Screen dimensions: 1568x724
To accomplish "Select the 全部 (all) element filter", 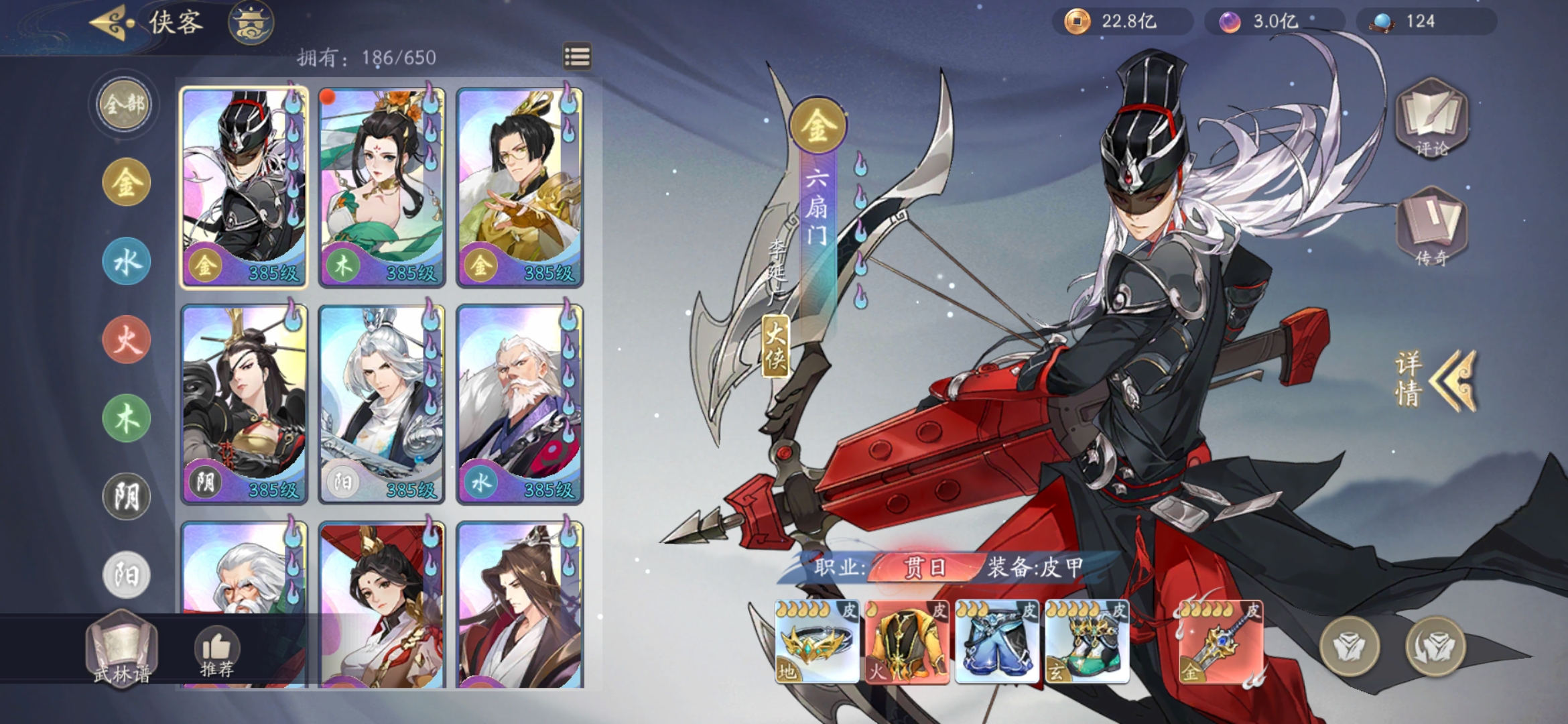I will tap(125, 105).
